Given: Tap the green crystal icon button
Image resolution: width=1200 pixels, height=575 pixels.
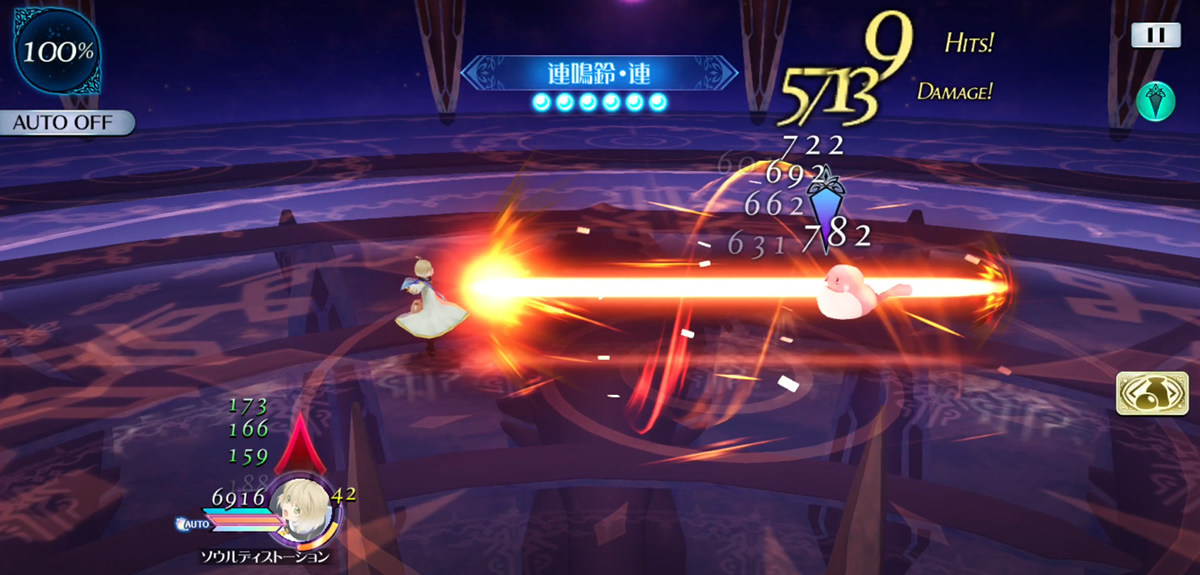Looking at the screenshot, I should pos(1156,101).
